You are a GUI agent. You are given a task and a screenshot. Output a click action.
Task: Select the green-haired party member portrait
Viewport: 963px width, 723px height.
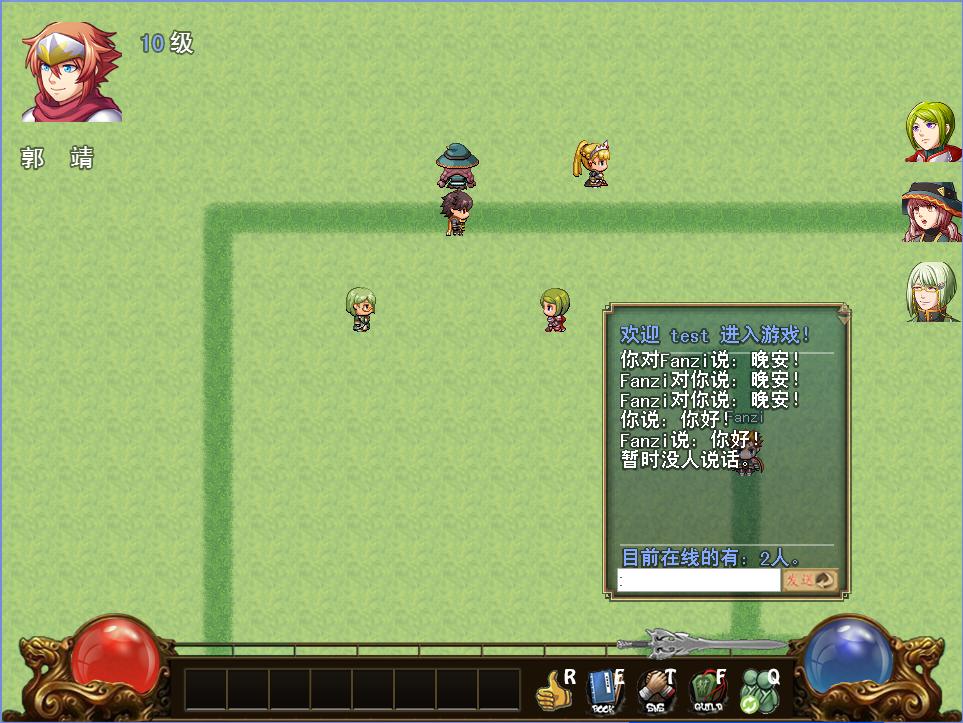pyautogui.click(x=933, y=132)
